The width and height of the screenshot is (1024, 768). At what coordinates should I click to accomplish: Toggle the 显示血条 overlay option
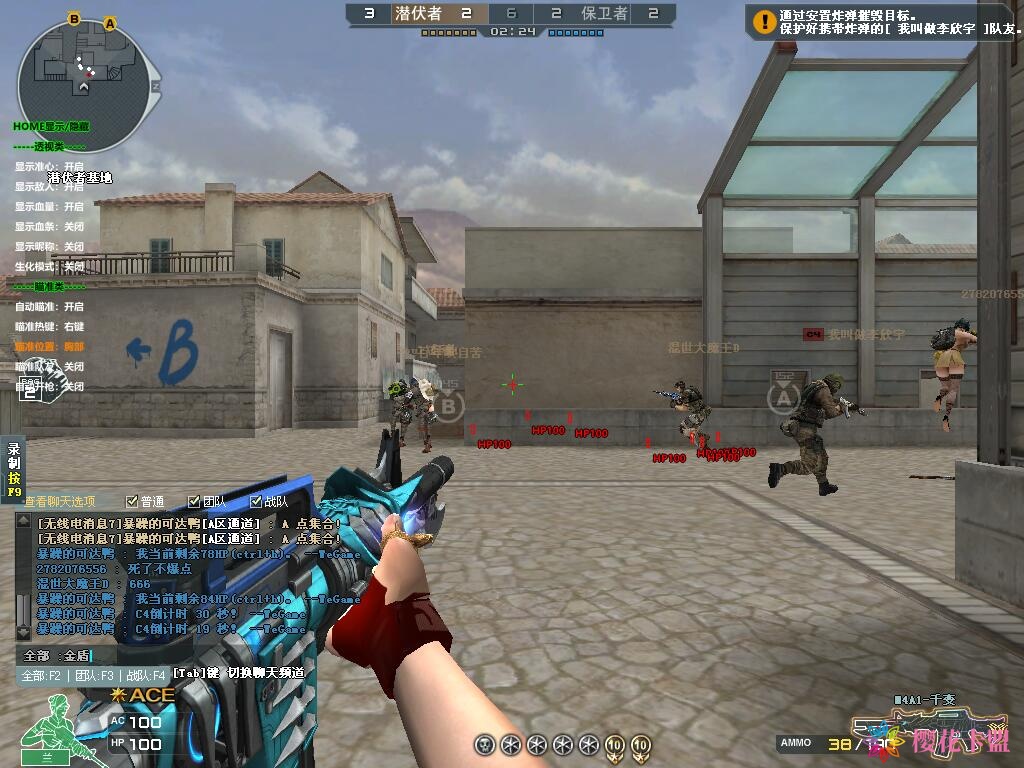[49, 227]
